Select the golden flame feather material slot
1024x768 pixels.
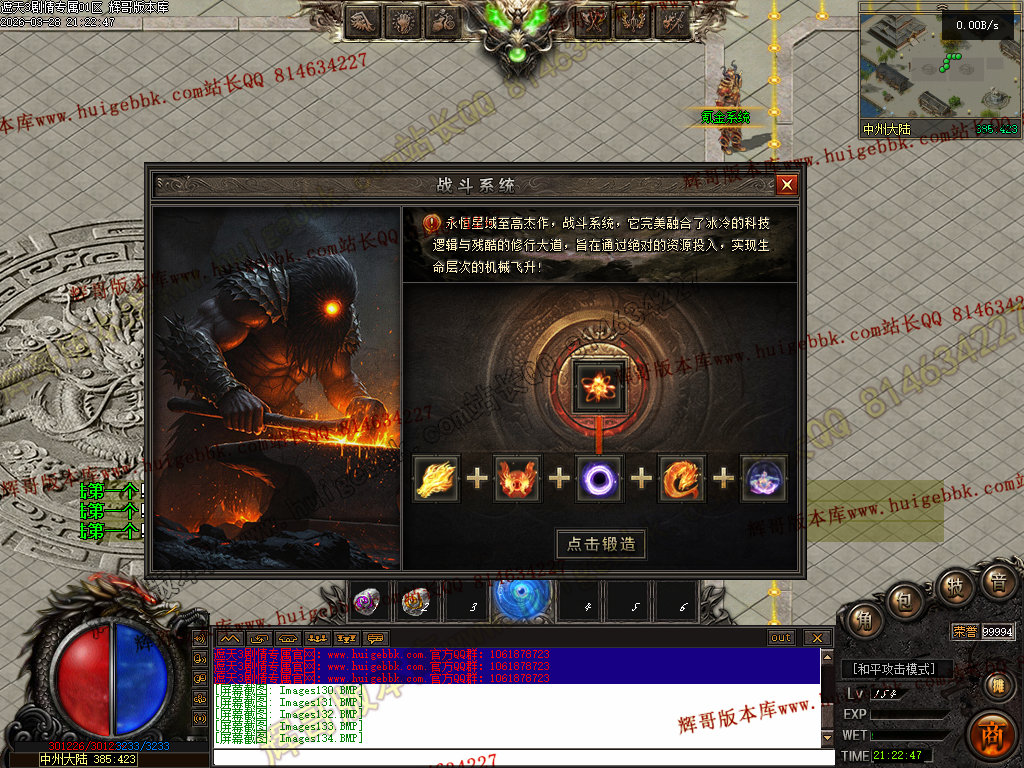click(x=437, y=478)
